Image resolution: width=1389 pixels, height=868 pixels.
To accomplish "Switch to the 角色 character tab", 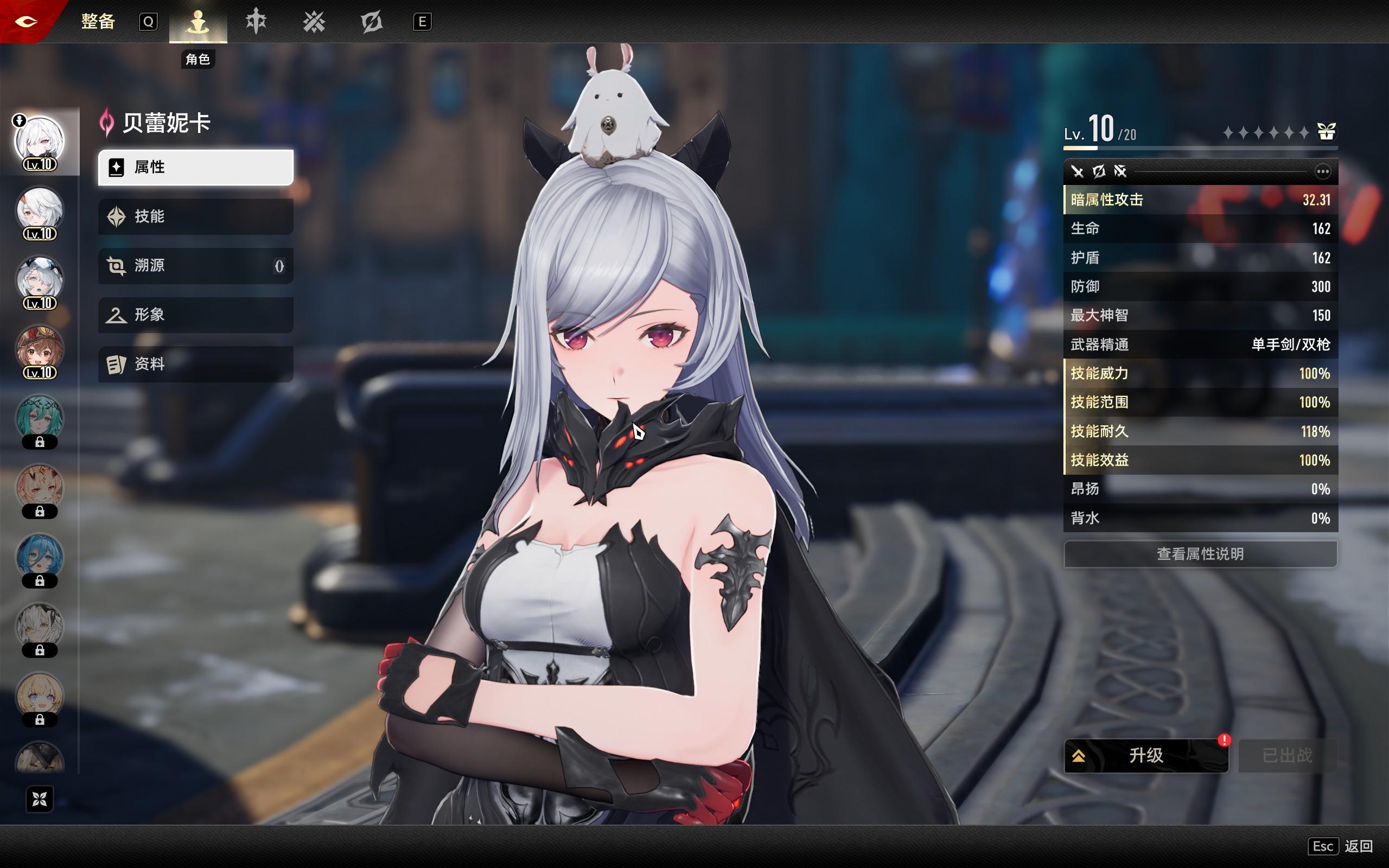I will pos(198,22).
